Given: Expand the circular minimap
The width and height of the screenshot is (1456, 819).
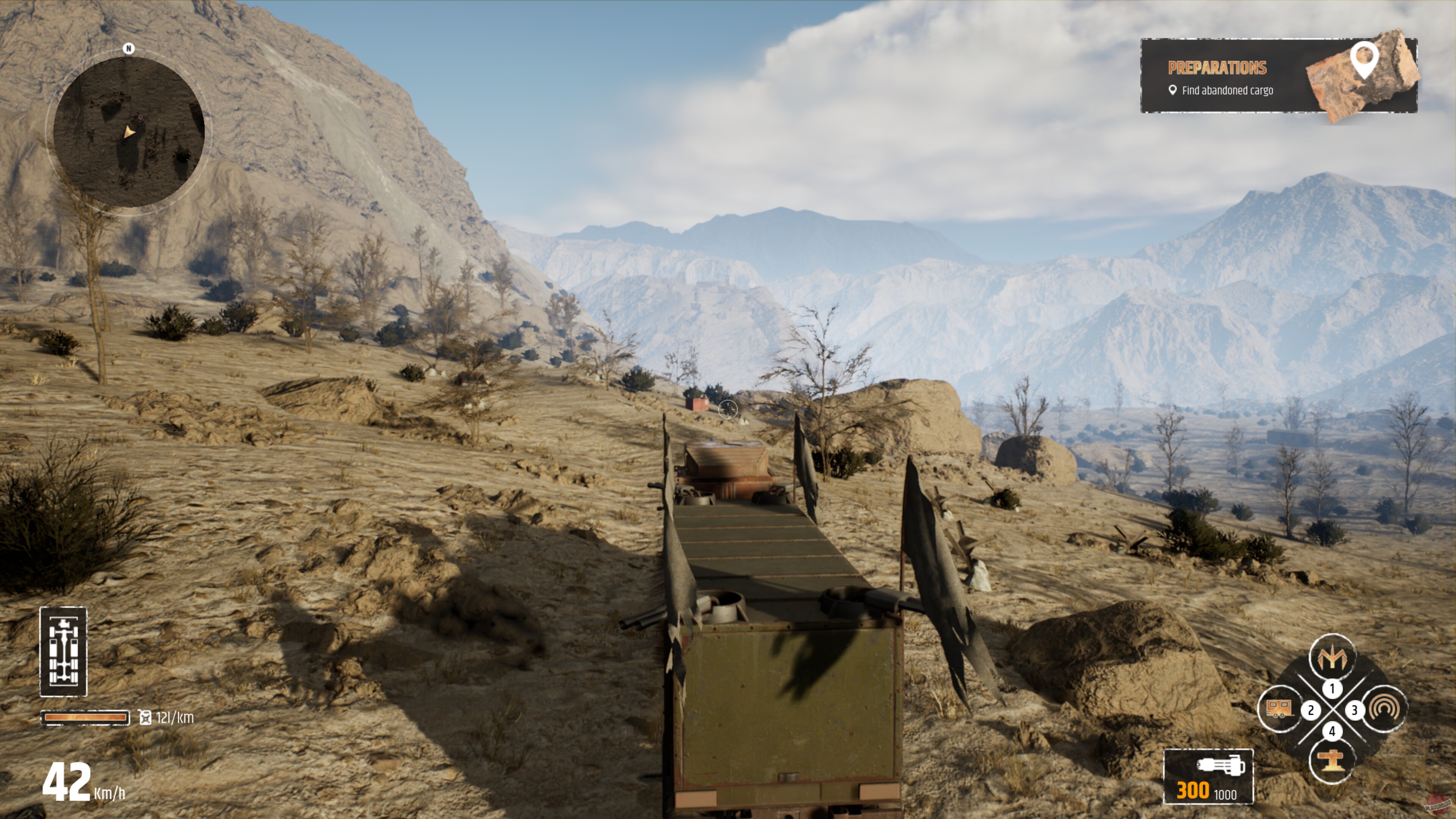Looking at the screenshot, I should 129,131.
